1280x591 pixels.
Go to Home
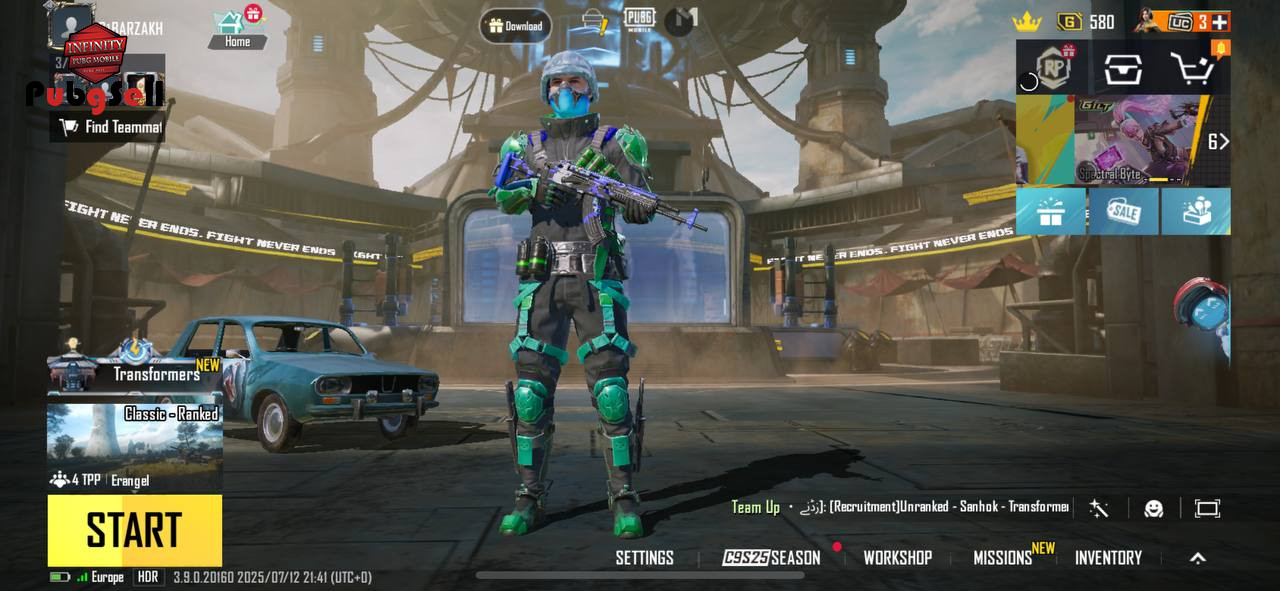click(237, 30)
